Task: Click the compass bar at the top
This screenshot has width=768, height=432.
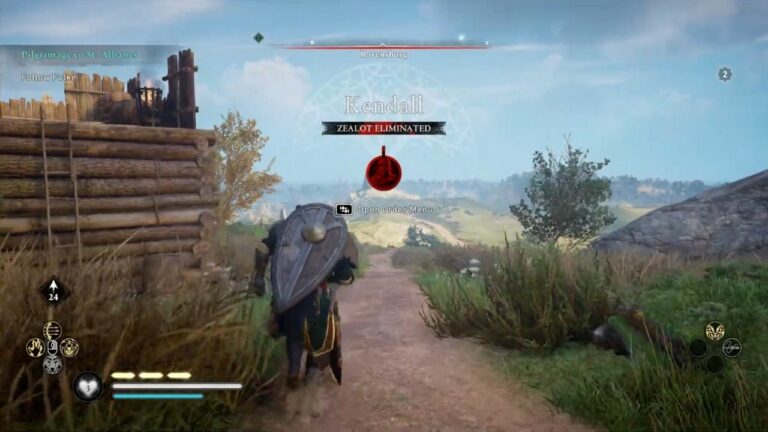Action: [x=383, y=43]
